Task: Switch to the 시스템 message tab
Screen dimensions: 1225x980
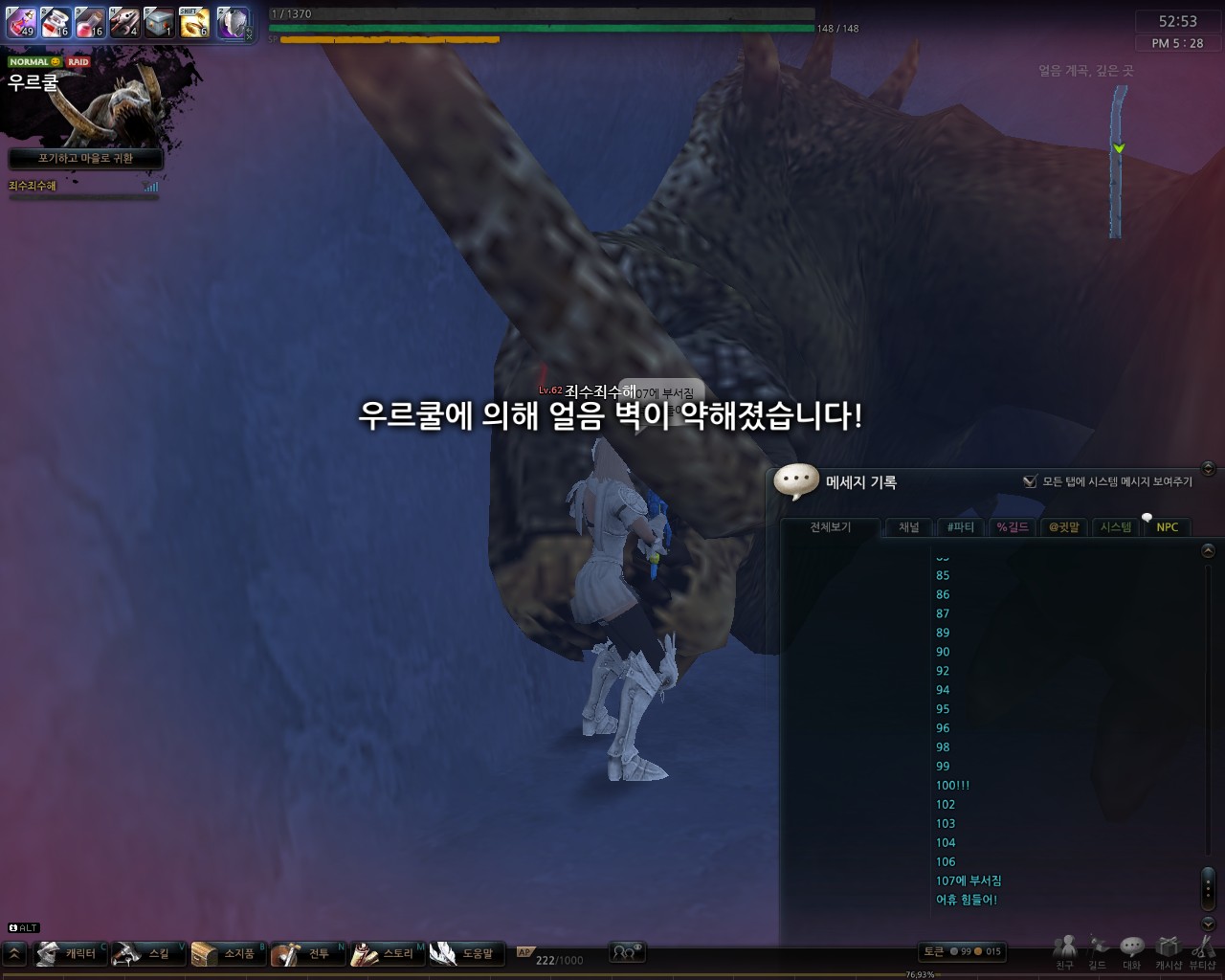Action: pyautogui.click(x=1114, y=527)
